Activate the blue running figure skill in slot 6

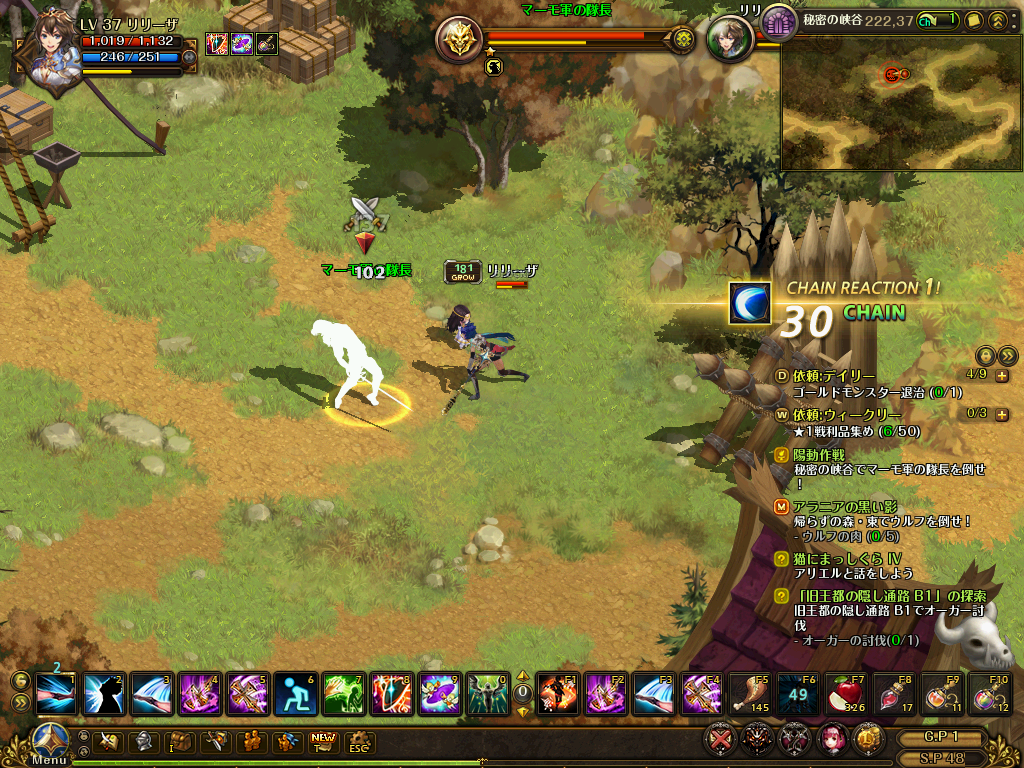tap(295, 693)
